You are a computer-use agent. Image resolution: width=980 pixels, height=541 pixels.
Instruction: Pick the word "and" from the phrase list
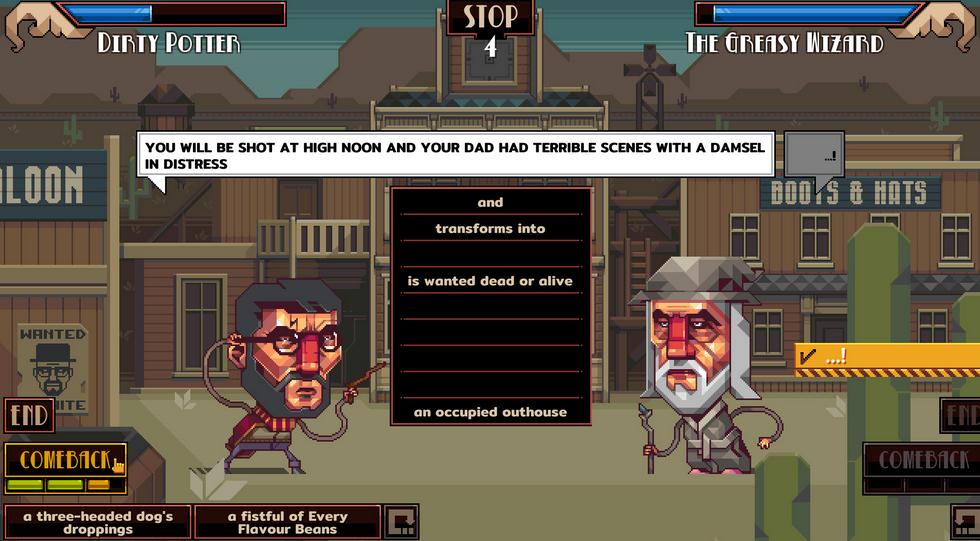490,203
